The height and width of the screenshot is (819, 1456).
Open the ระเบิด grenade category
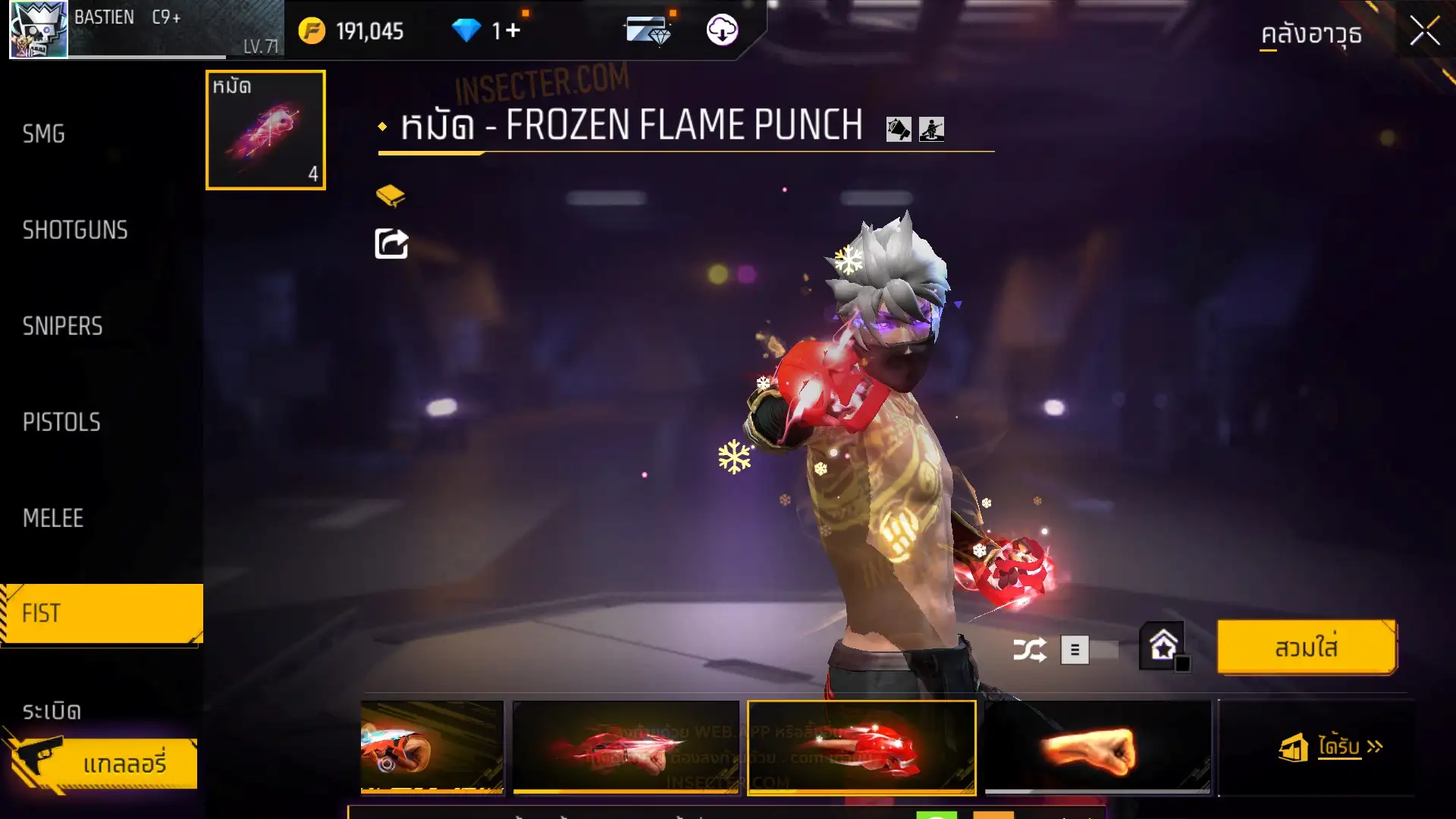[x=52, y=711]
